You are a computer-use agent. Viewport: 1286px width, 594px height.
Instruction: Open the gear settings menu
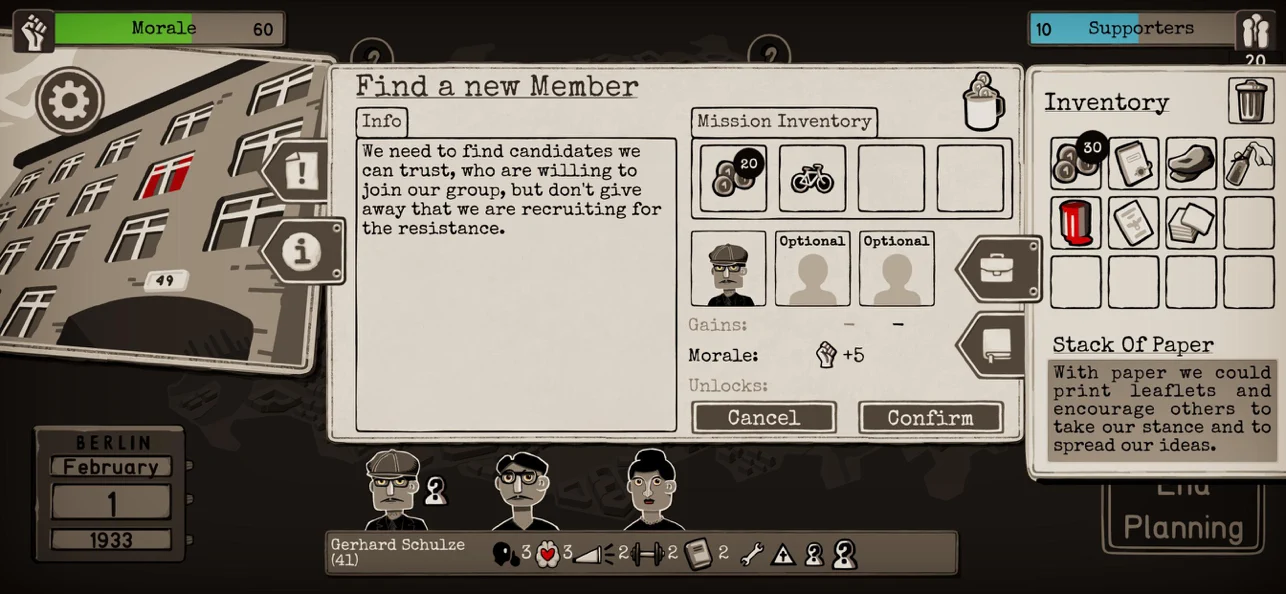tap(70, 100)
